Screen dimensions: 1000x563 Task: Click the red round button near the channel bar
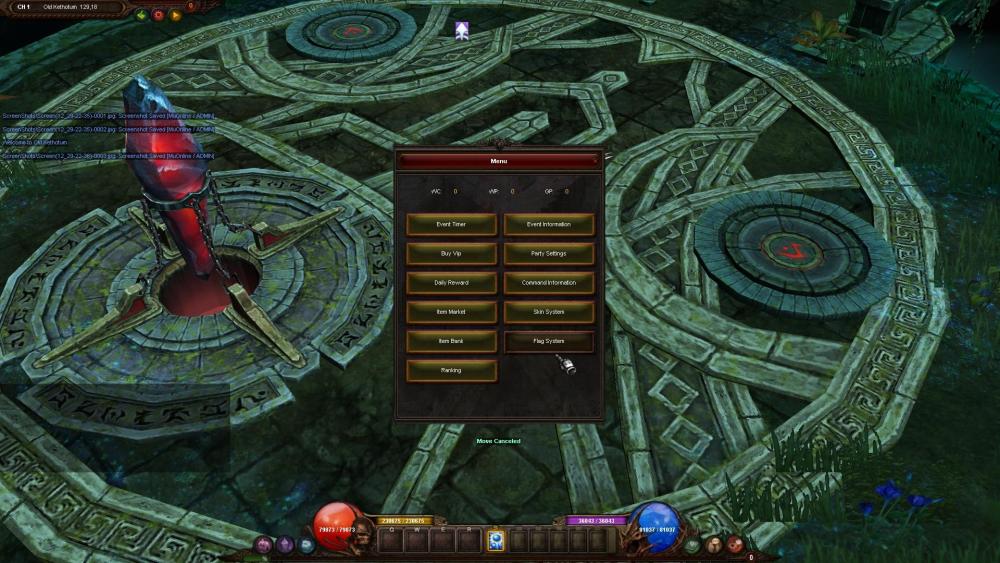coord(158,15)
